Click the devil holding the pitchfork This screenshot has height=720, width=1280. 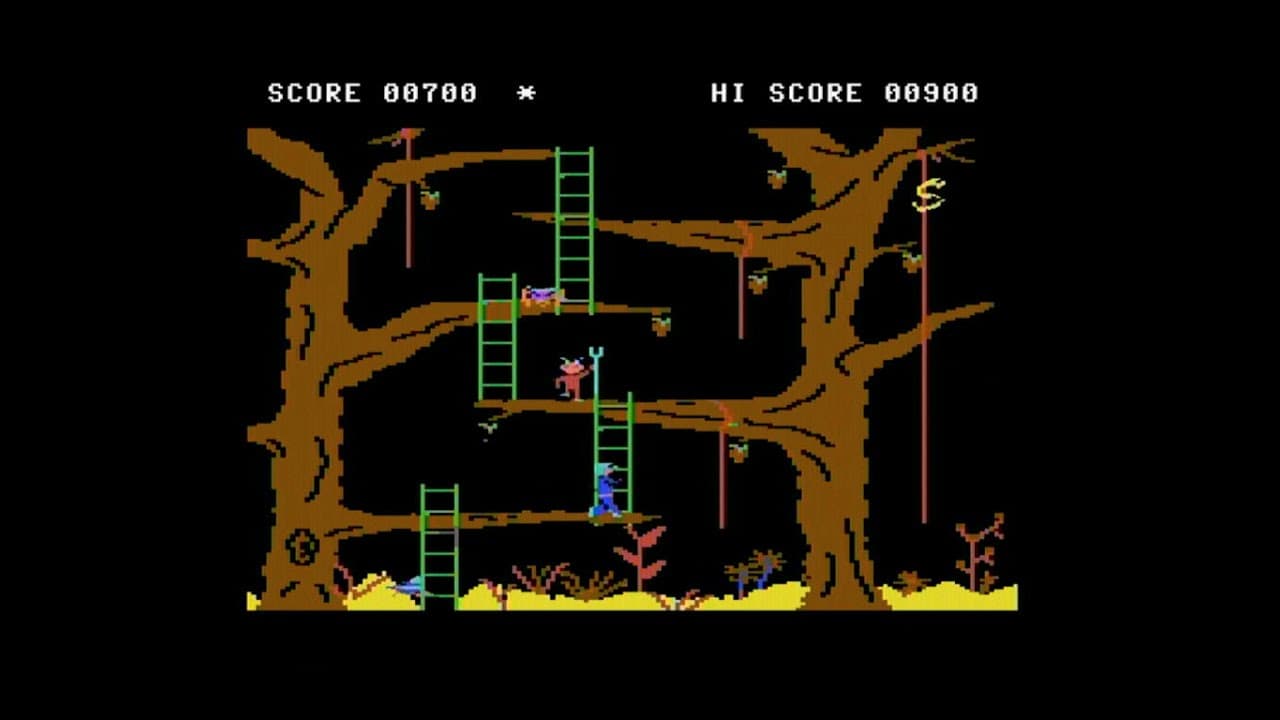pos(570,377)
